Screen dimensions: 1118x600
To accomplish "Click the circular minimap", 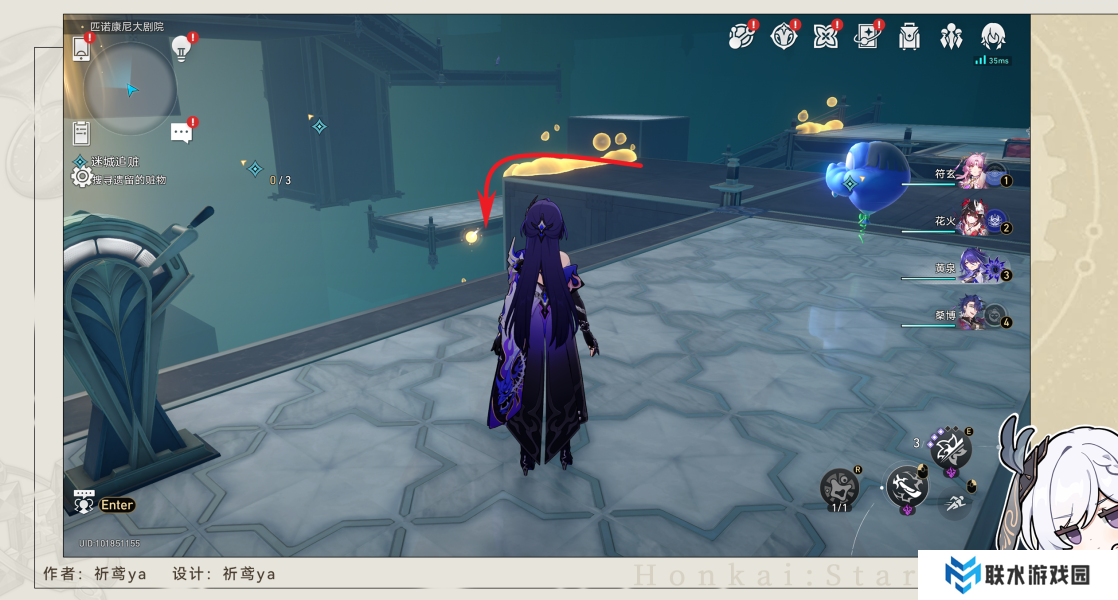I will (130, 88).
